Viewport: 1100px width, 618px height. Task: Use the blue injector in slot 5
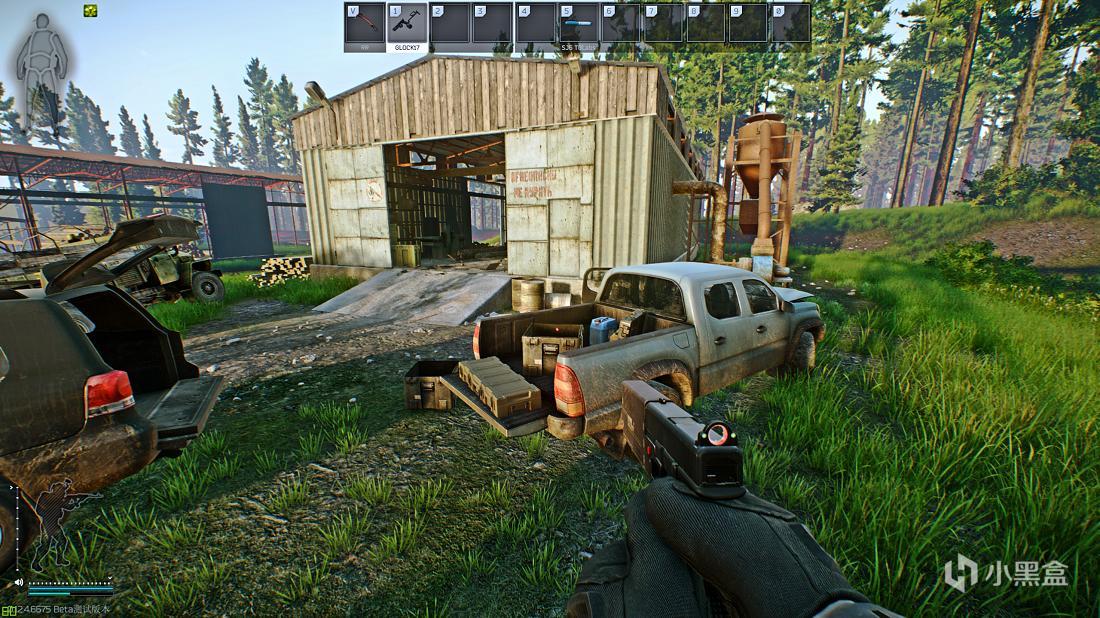point(578,23)
